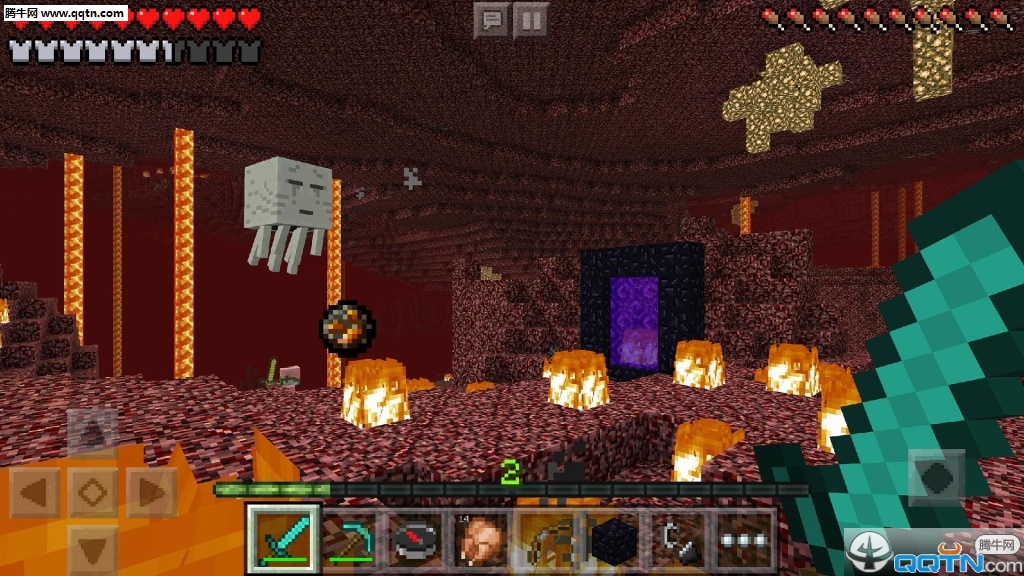Tap the jump button
This screenshot has width=1024, height=576.
pos(937,475)
